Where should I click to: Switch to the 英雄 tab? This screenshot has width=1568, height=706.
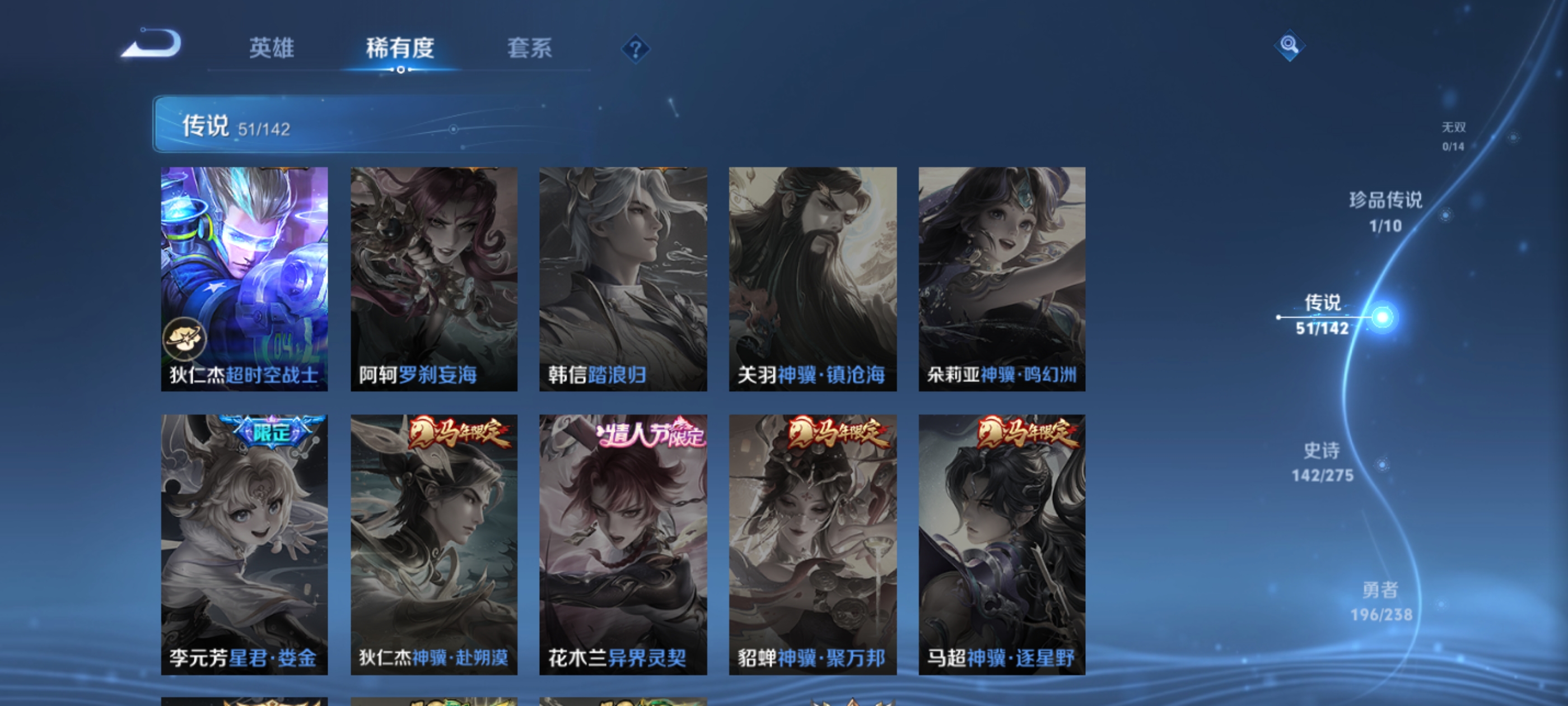coord(272,49)
